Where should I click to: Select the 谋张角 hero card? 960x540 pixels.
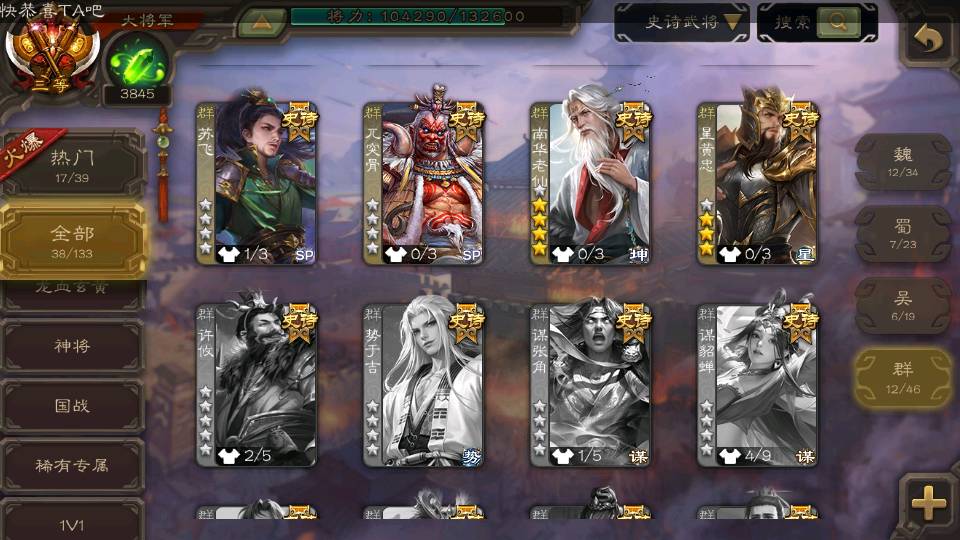click(591, 385)
